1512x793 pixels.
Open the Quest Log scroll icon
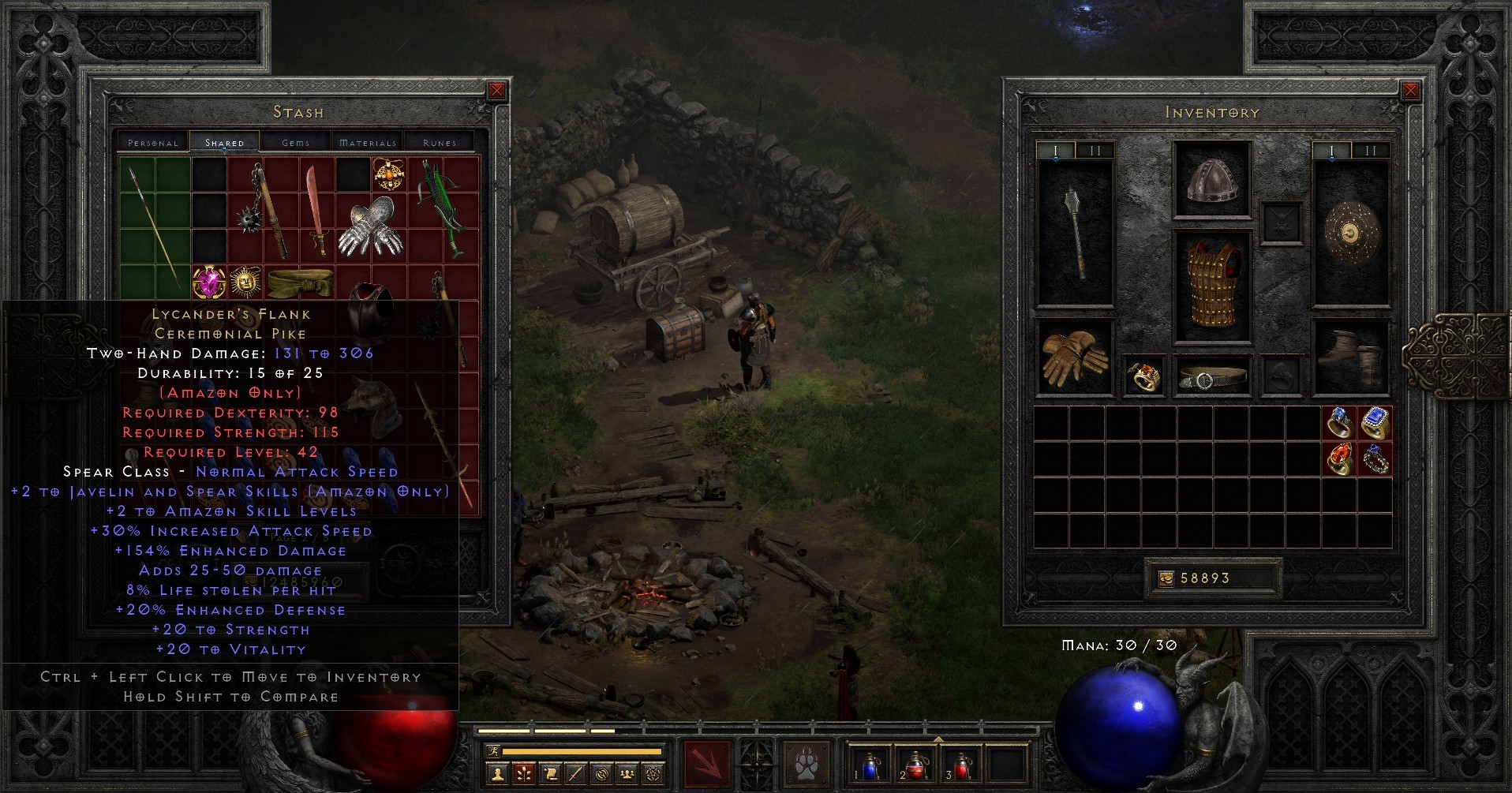tap(549, 774)
